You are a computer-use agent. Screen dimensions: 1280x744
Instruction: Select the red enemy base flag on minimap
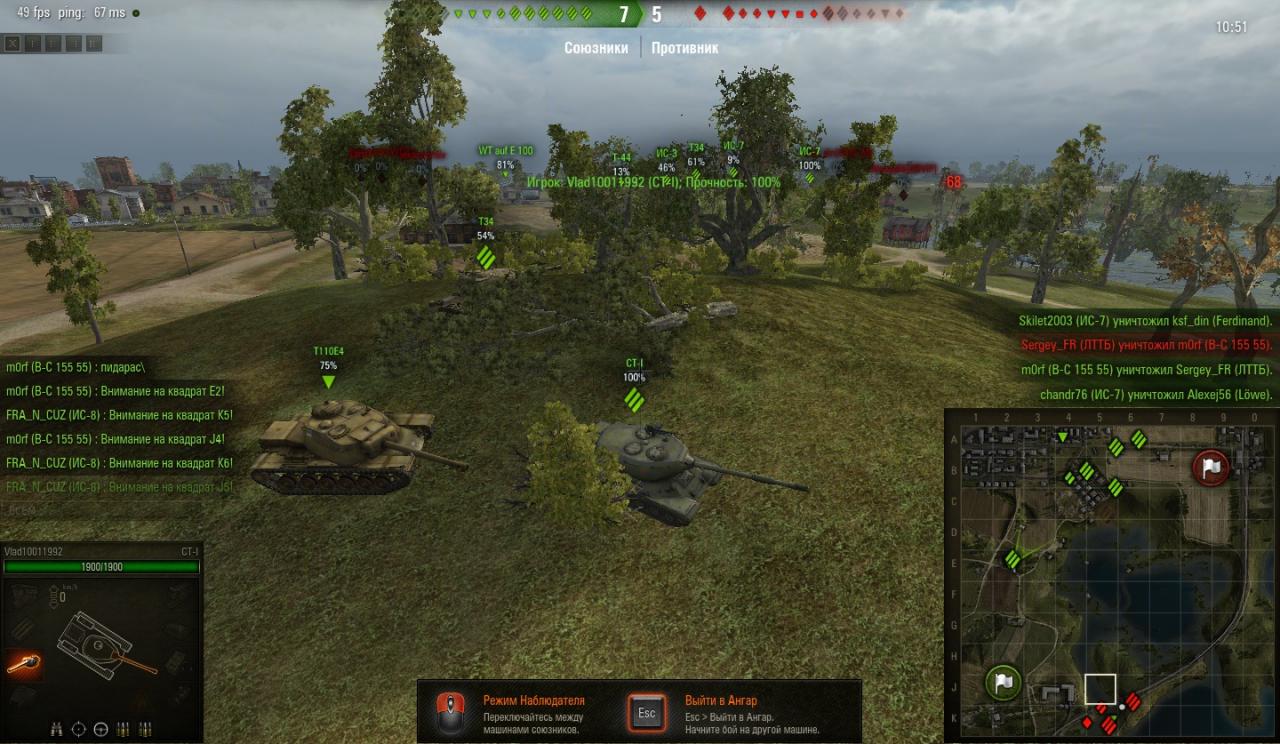[x=1210, y=467]
